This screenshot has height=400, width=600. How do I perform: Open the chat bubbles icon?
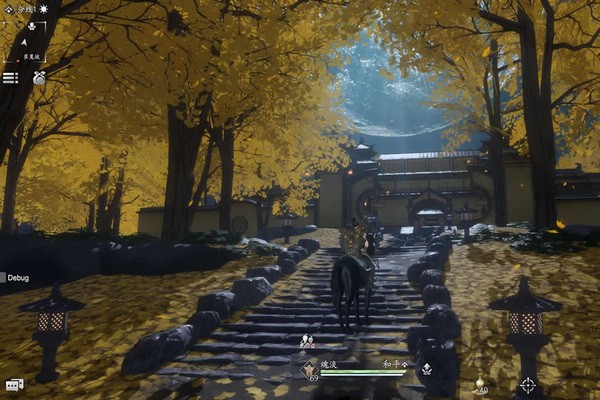14,384
